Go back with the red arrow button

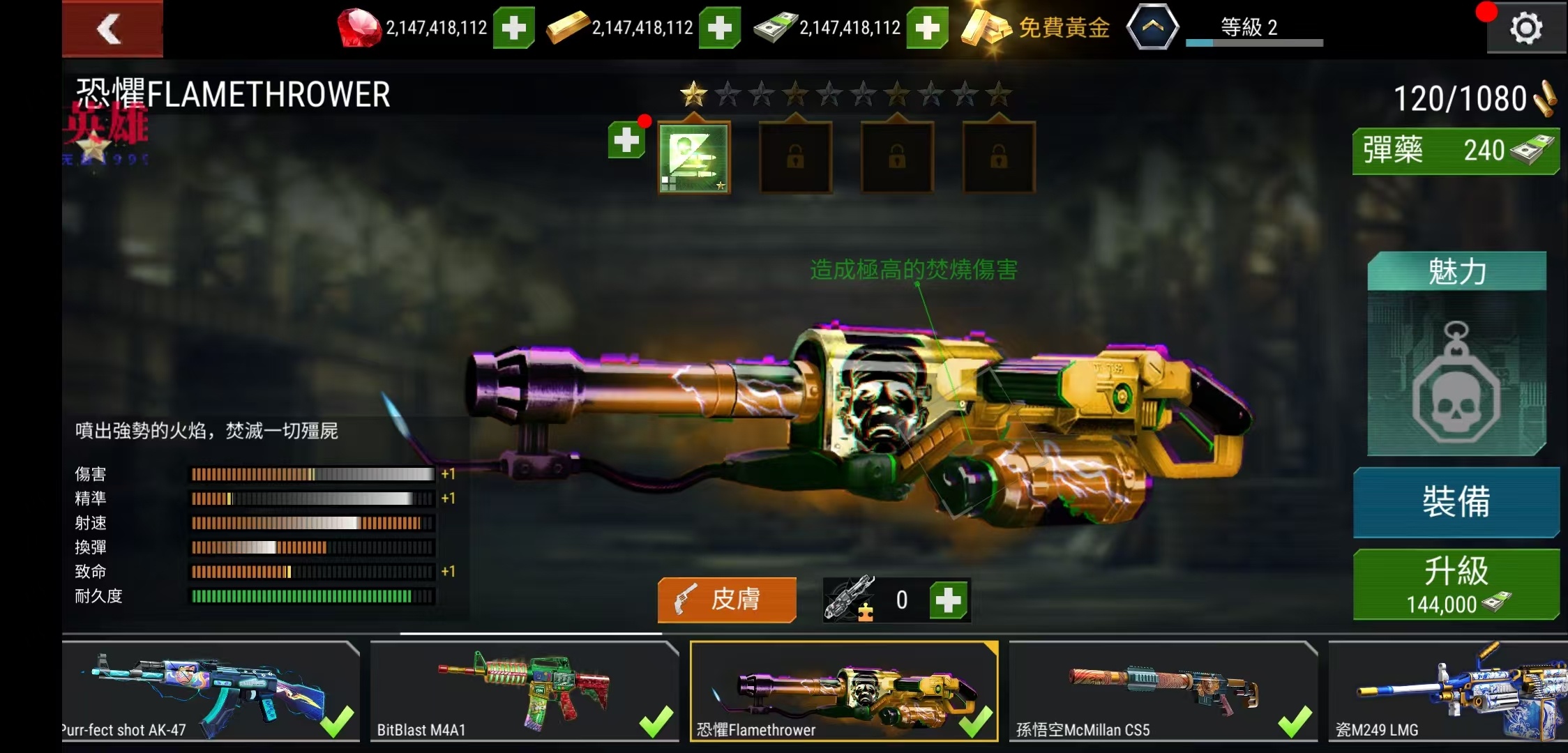pos(112,29)
